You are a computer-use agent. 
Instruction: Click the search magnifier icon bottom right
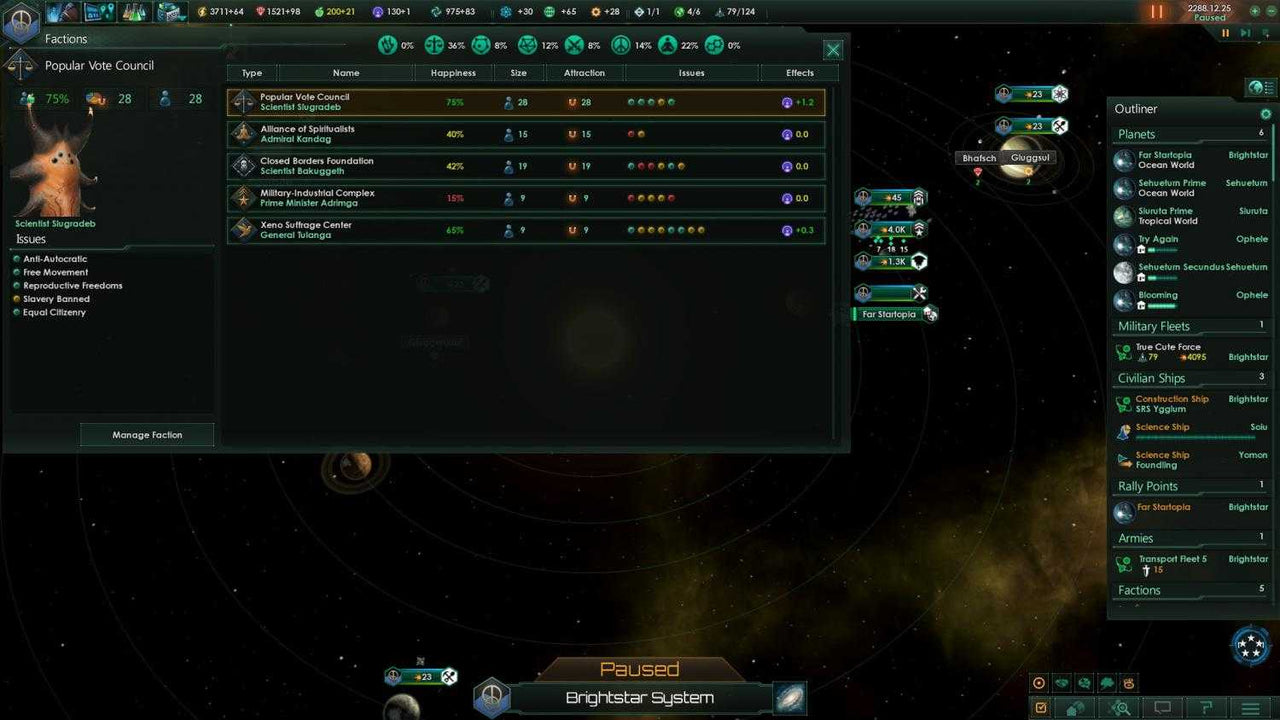(1122, 708)
